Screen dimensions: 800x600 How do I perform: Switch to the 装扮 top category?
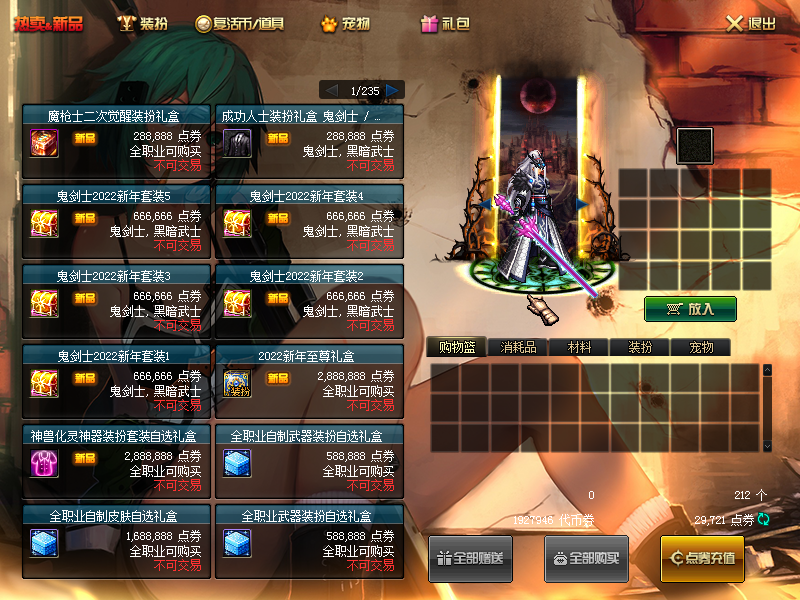coord(143,23)
